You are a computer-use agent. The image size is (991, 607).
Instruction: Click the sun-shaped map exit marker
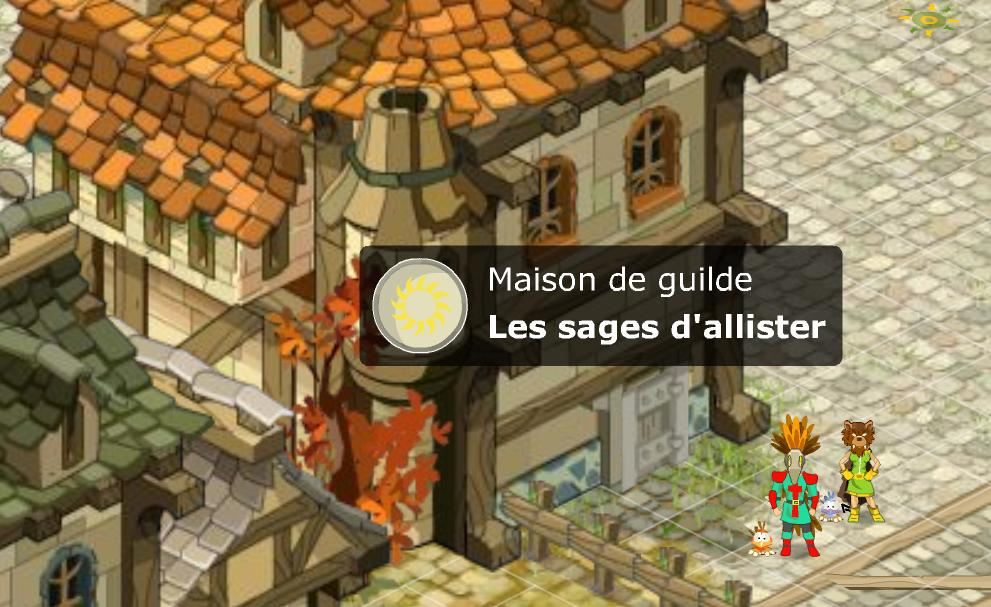click(x=929, y=18)
